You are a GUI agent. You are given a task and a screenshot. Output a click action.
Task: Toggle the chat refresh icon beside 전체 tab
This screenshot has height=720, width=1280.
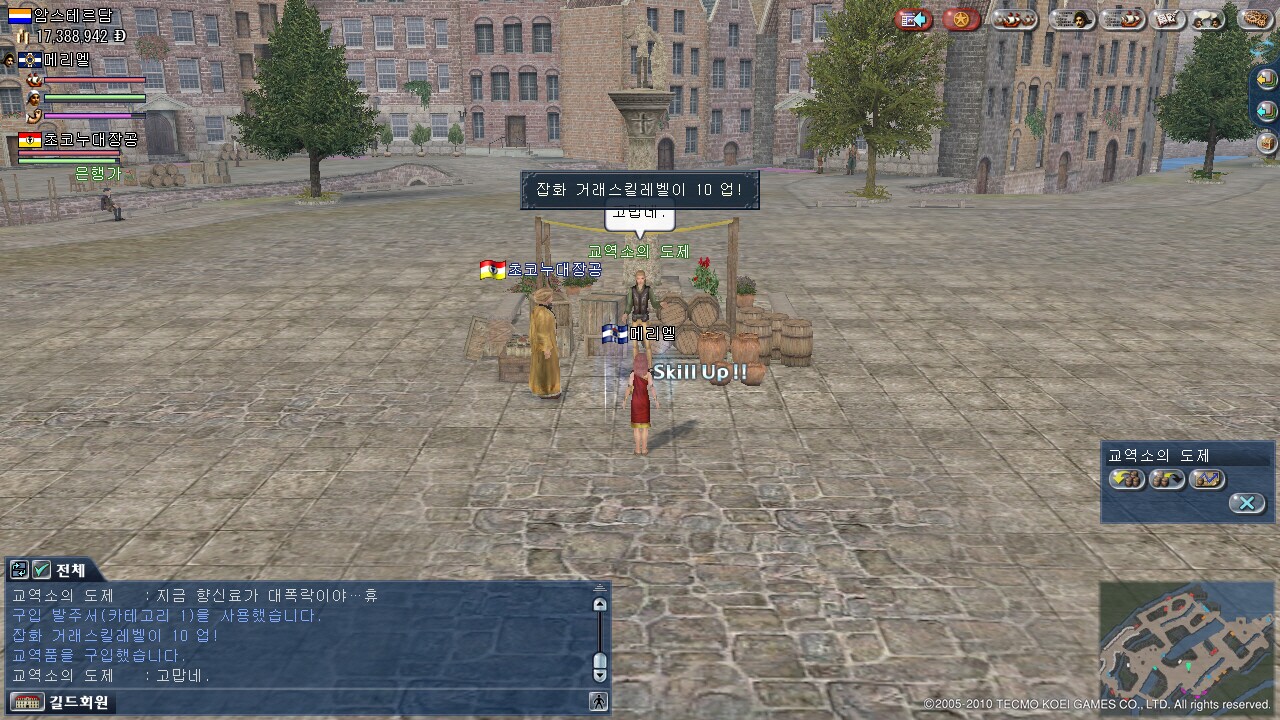coord(18,569)
